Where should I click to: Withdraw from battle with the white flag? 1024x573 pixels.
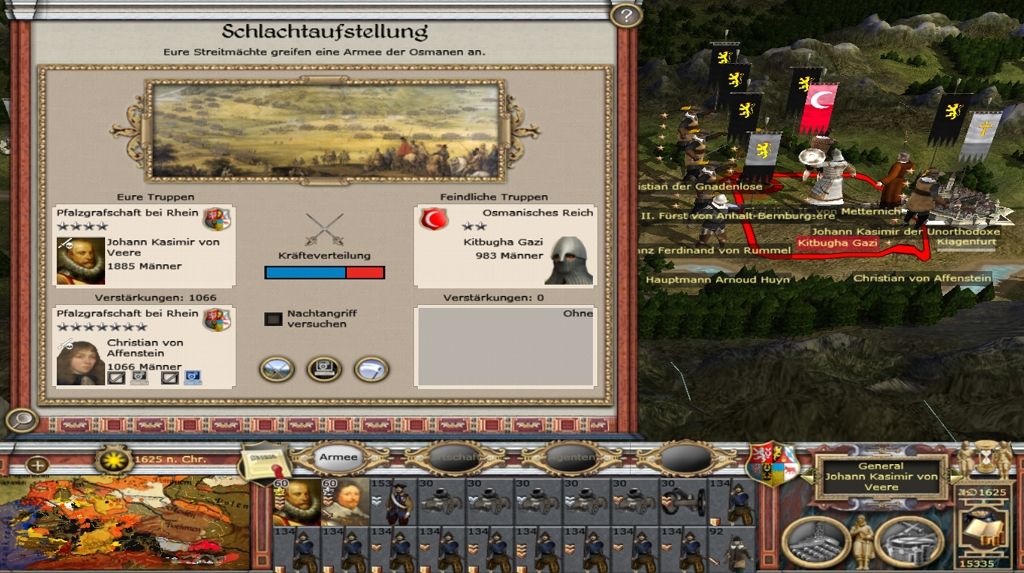tap(371, 369)
